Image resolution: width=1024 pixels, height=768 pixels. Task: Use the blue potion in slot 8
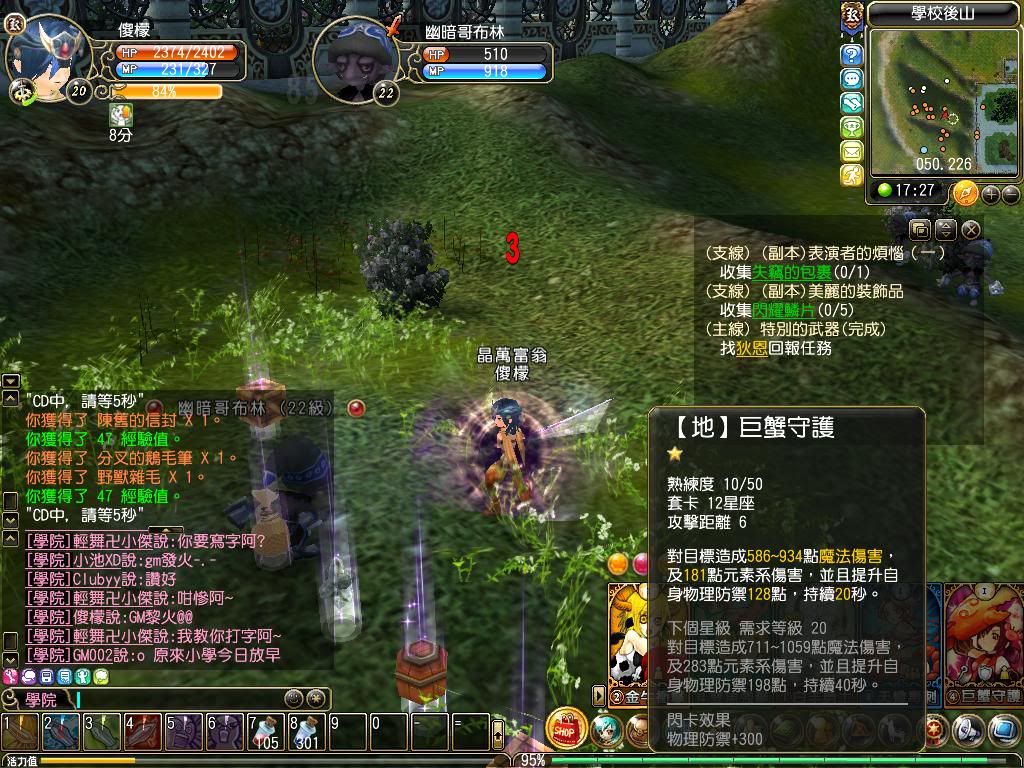click(x=306, y=732)
